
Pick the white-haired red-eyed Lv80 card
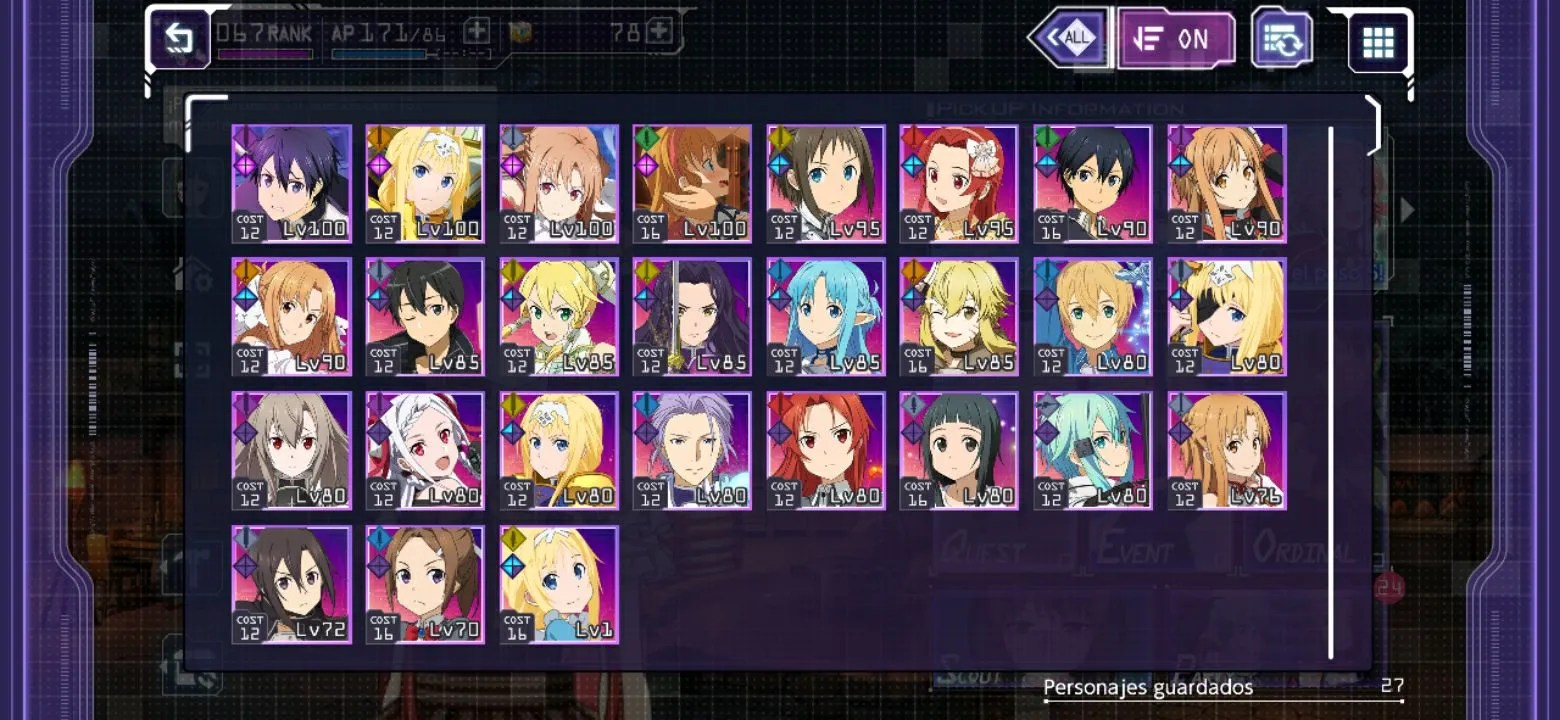(425, 451)
